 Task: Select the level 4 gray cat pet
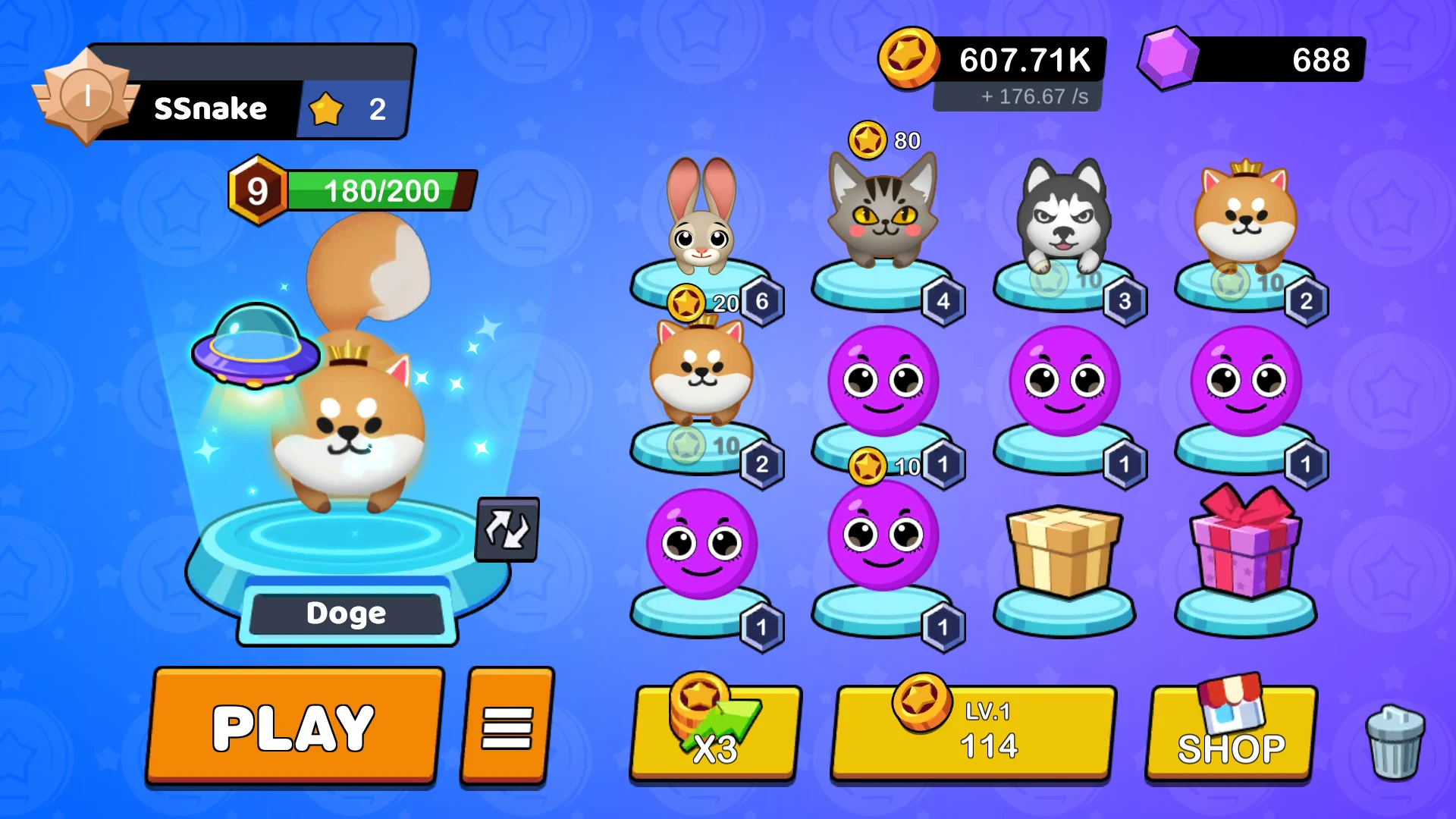tap(883, 214)
